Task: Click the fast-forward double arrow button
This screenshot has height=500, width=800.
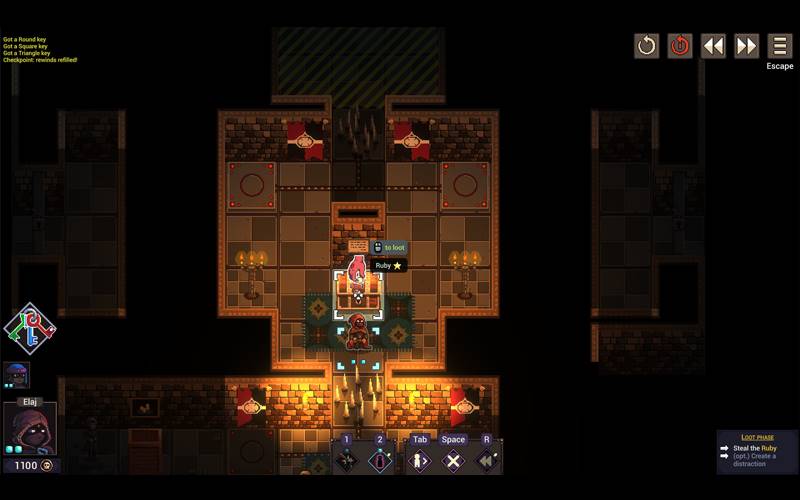Action: click(x=747, y=46)
